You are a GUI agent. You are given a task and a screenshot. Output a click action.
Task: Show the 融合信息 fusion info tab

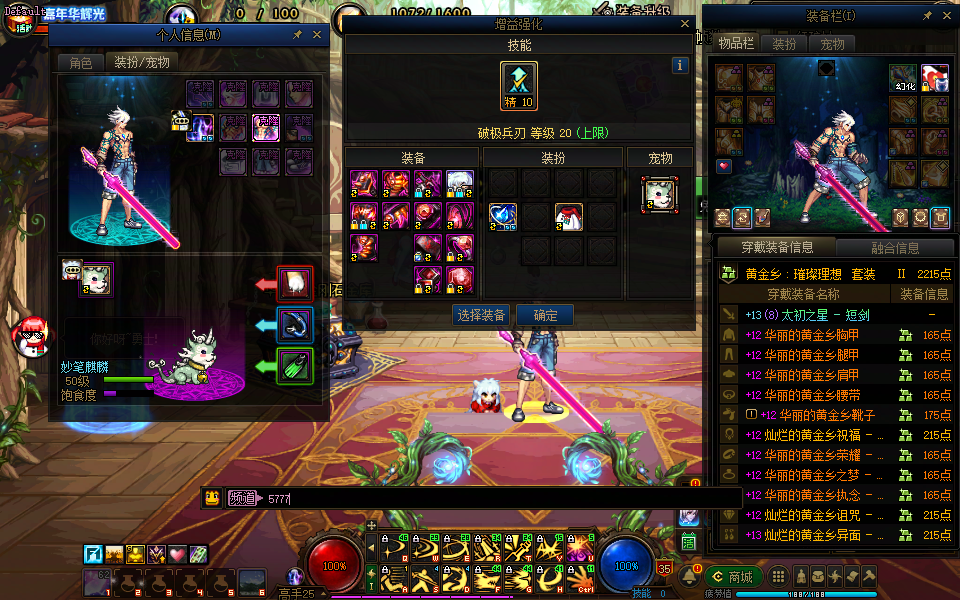click(894, 247)
